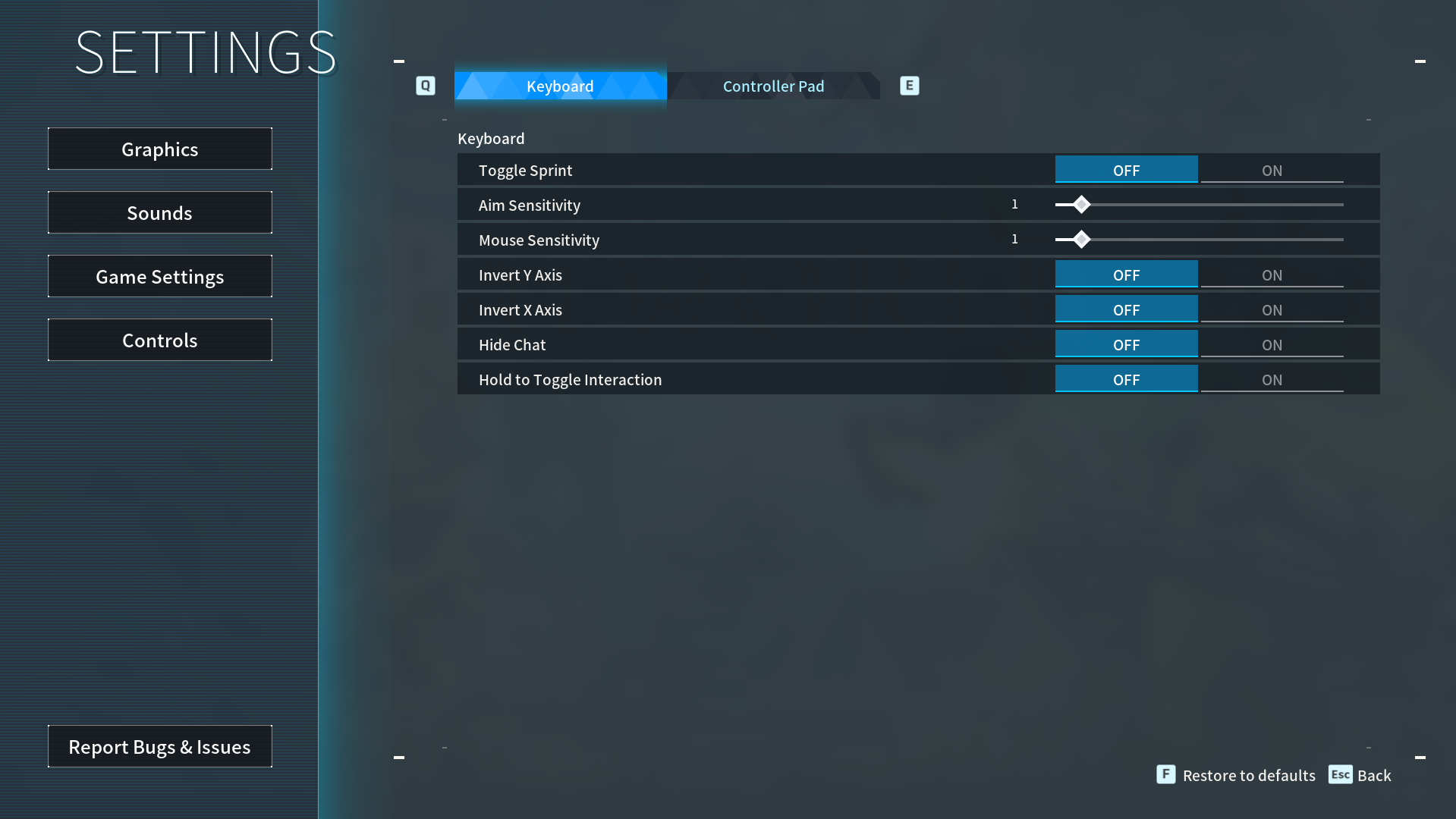Open the Sounds settings section
The height and width of the screenshot is (819, 1456).
(x=159, y=212)
